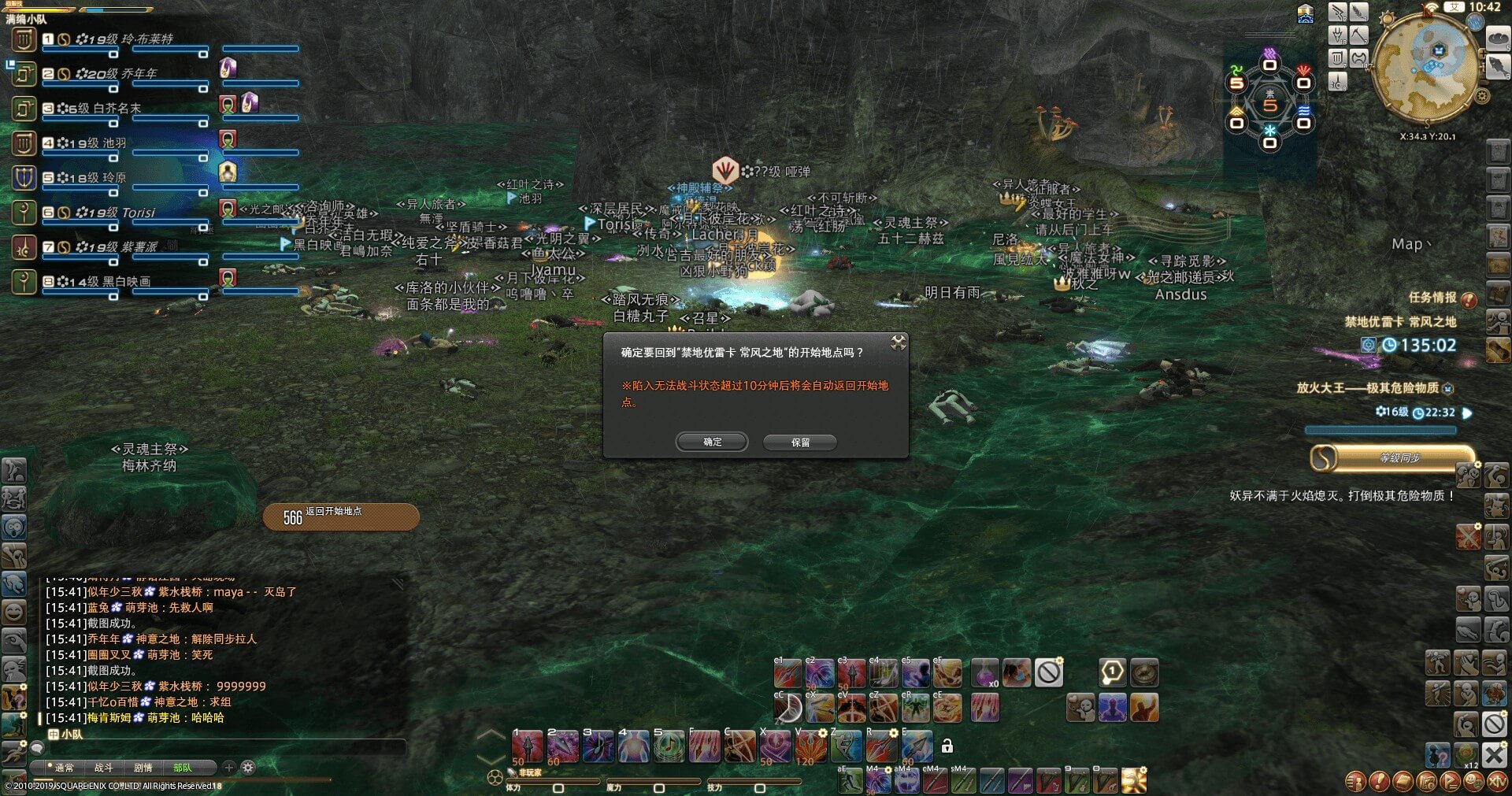The image size is (1512, 796).
Task: Focus the chat text input box
Action: click(x=220, y=747)
